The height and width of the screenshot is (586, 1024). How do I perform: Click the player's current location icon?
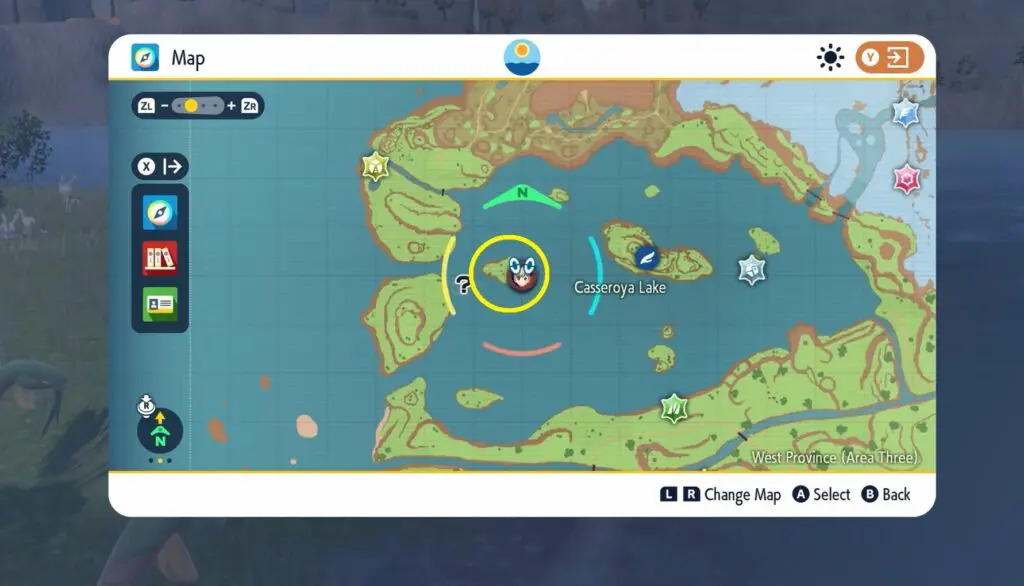click(x=520, y=274)
